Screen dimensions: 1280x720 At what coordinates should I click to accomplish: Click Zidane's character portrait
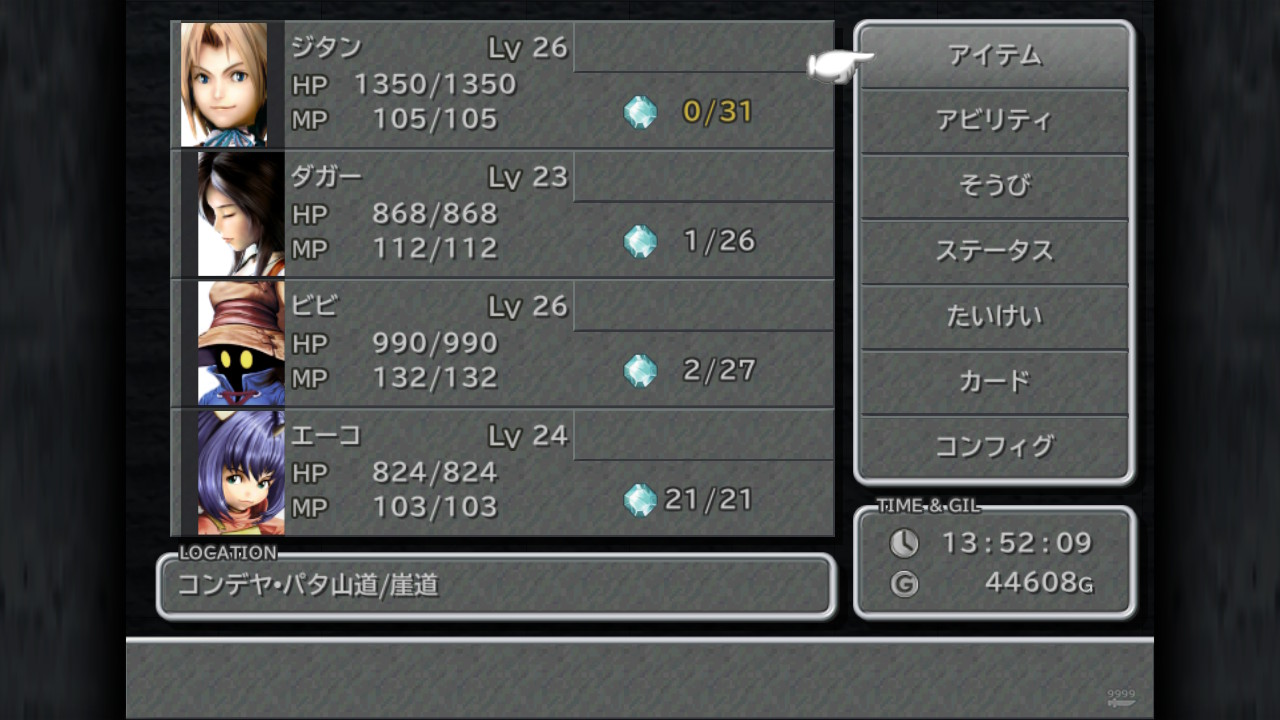(x=230, y=82)
